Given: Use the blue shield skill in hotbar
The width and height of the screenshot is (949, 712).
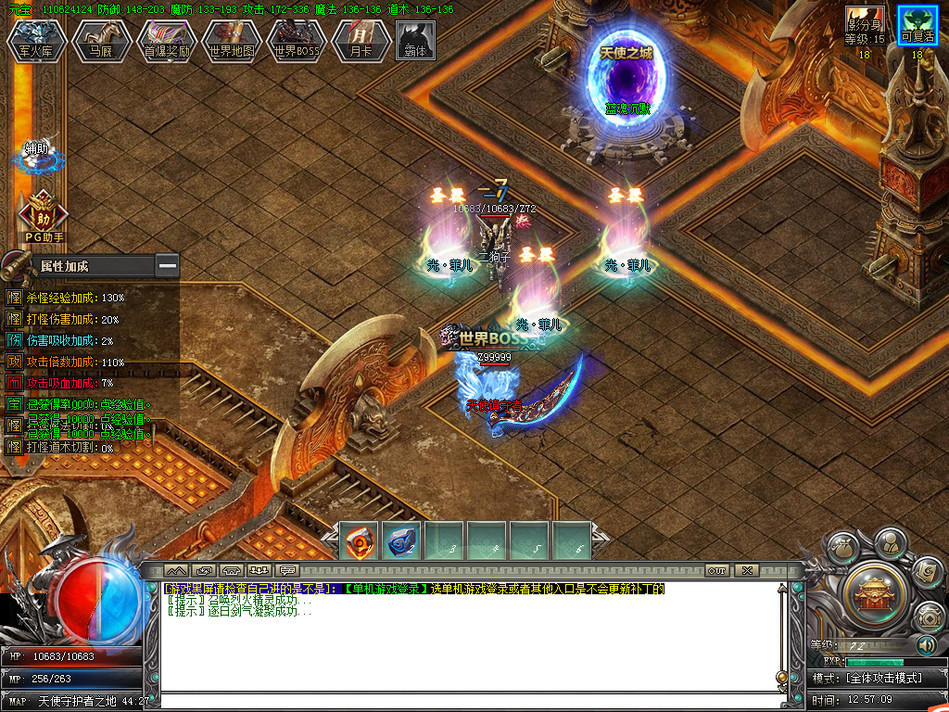Looking at the screenshot, I should pos(401,541).
